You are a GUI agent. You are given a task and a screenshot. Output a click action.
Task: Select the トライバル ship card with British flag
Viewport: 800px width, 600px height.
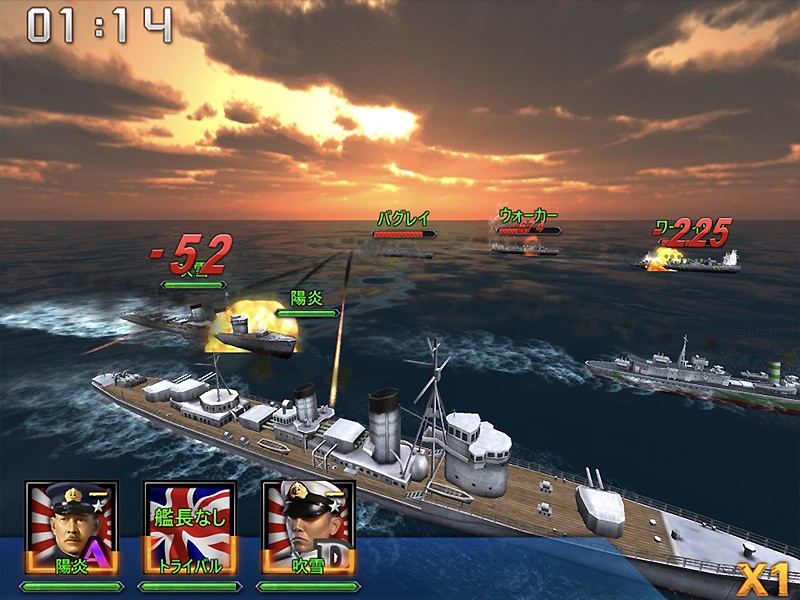190,530
